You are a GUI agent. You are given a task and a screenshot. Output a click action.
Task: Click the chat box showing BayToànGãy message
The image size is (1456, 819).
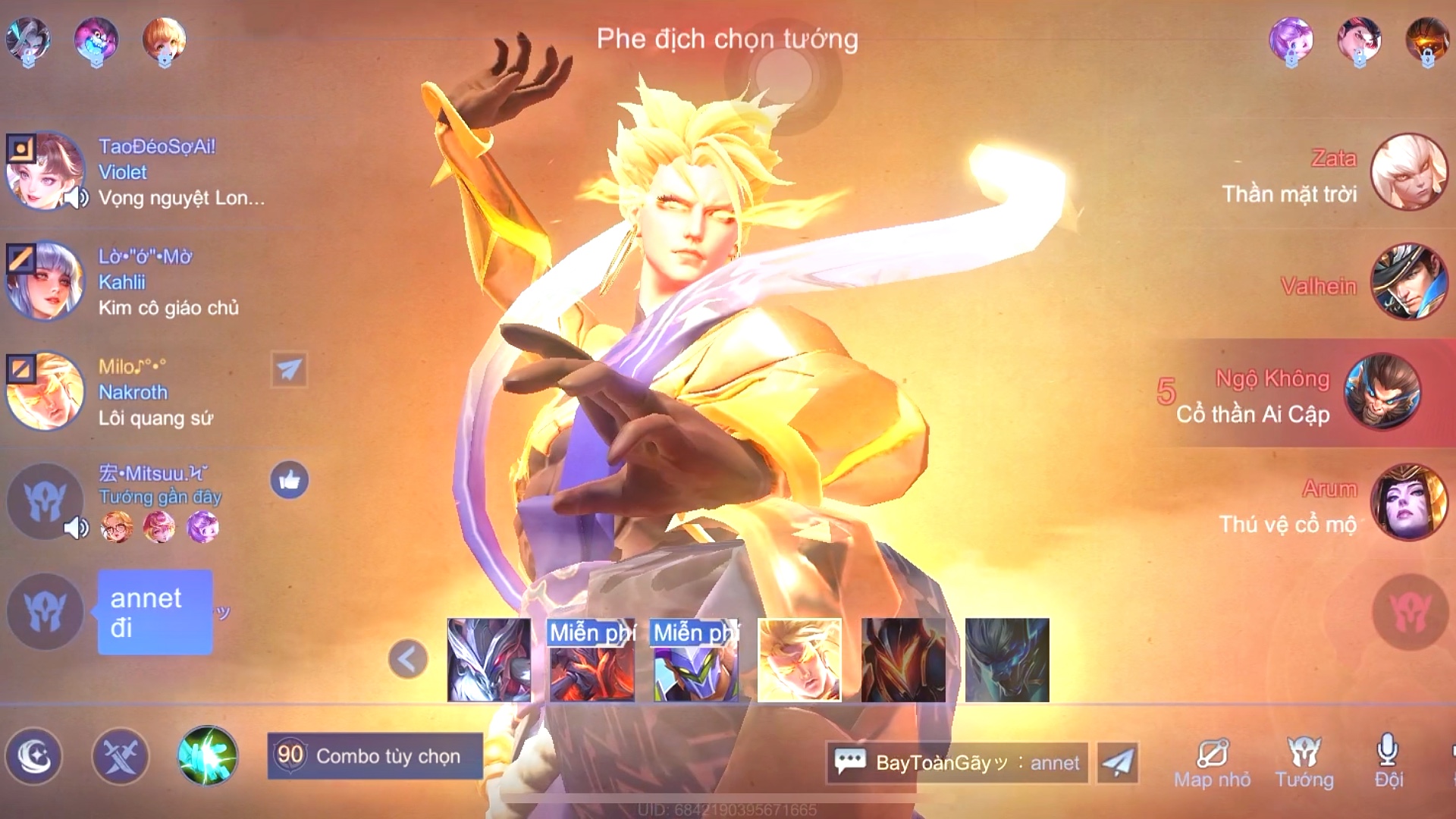[957, 762]
